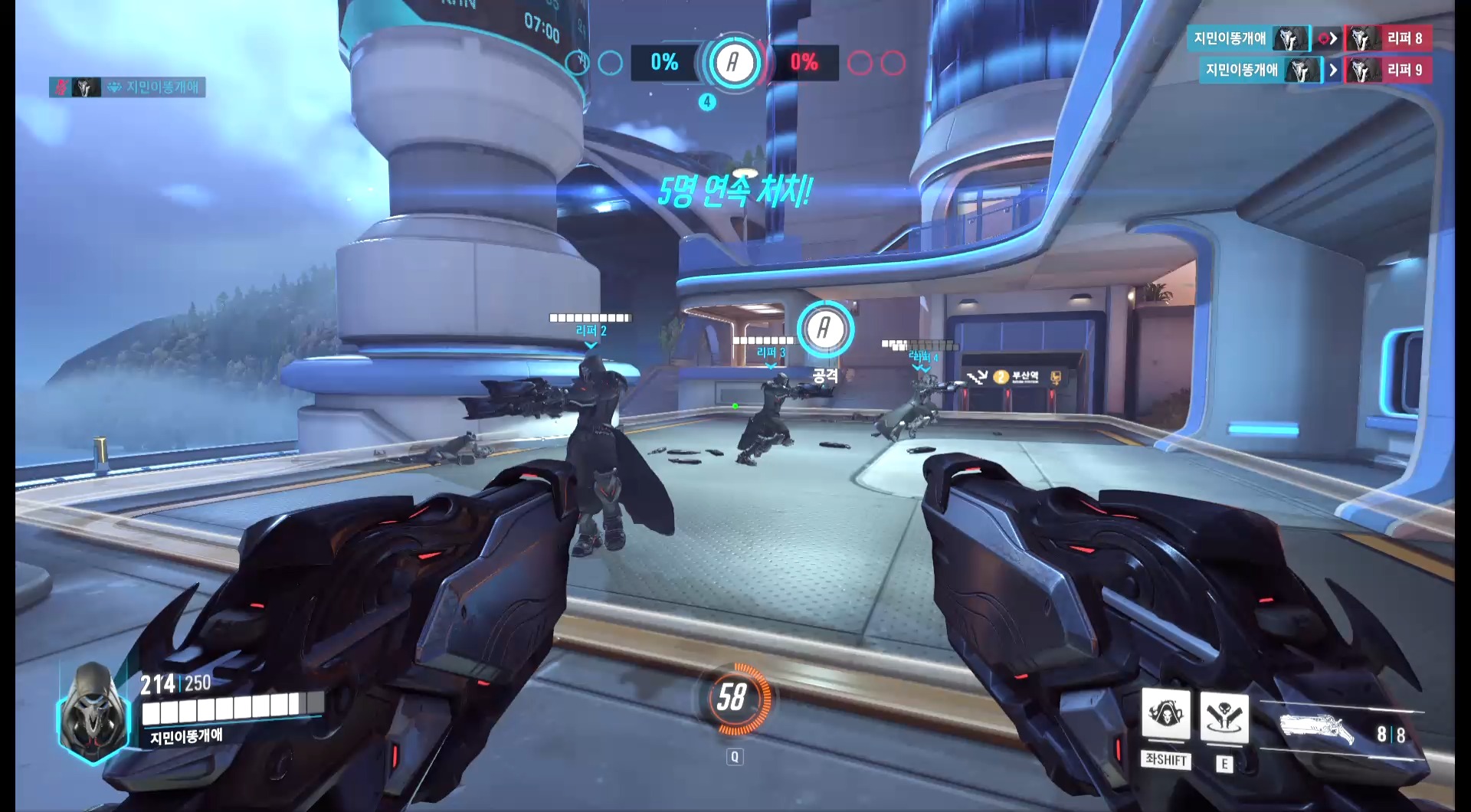The height and width of the screenshot is (812, 1471).
Task: Select the kill feed entry for 리퍼 8
Action: [x=1309, y=38]
